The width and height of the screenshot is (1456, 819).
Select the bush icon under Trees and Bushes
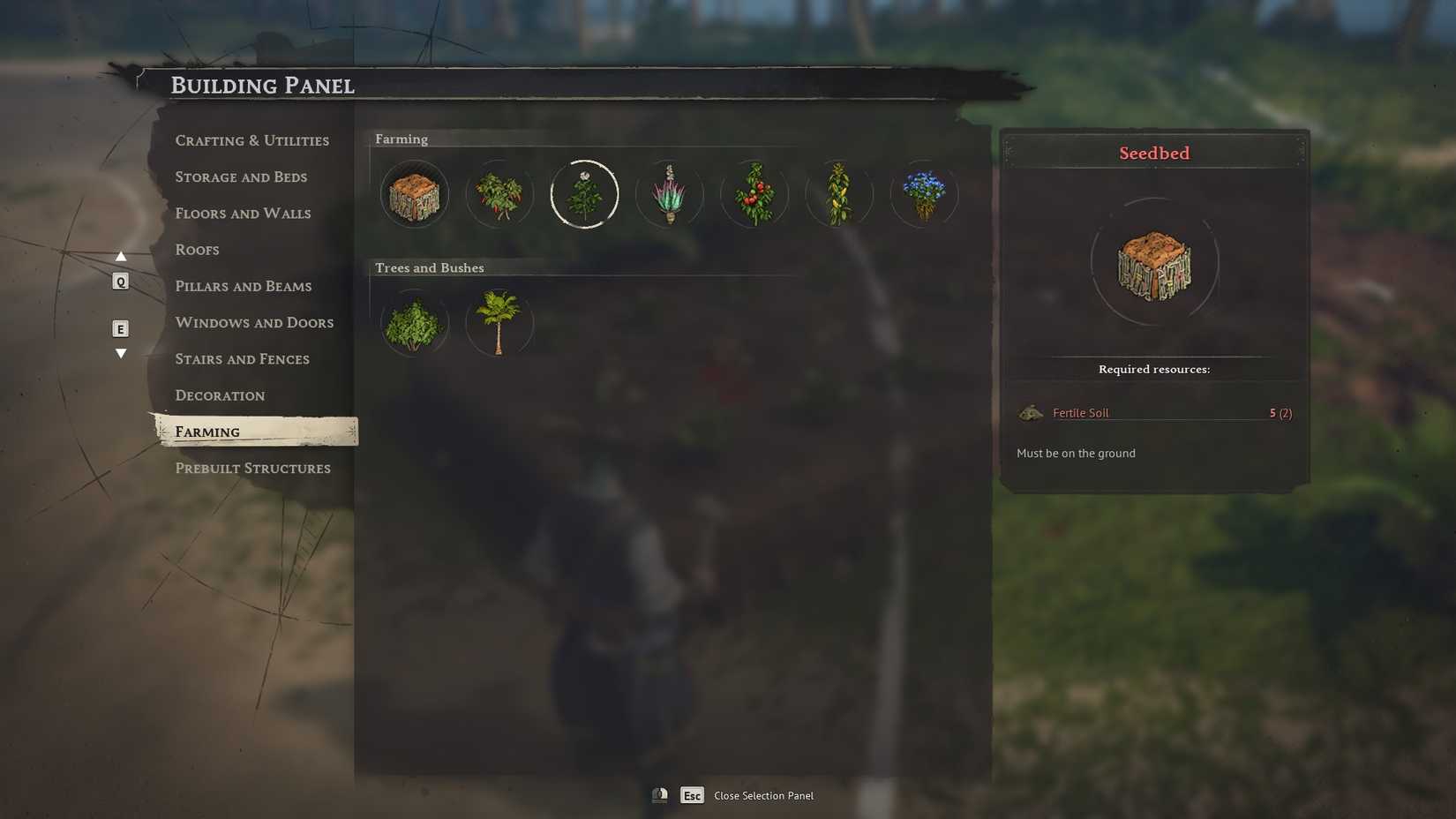coord(413,323)
